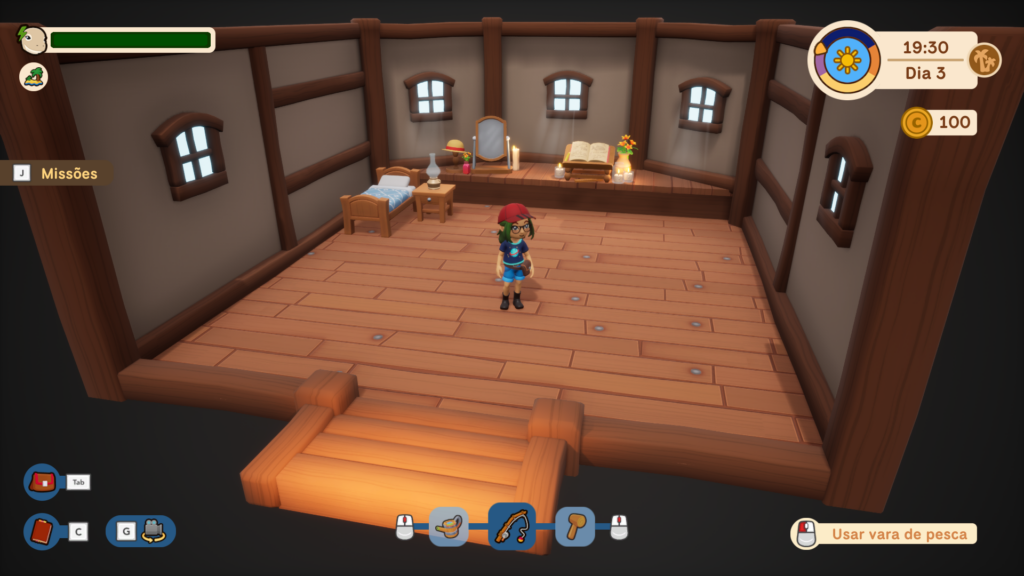Select the fishing rod tool slot
The height and width of the screenshot is (576, 1024).
(511, 526)
